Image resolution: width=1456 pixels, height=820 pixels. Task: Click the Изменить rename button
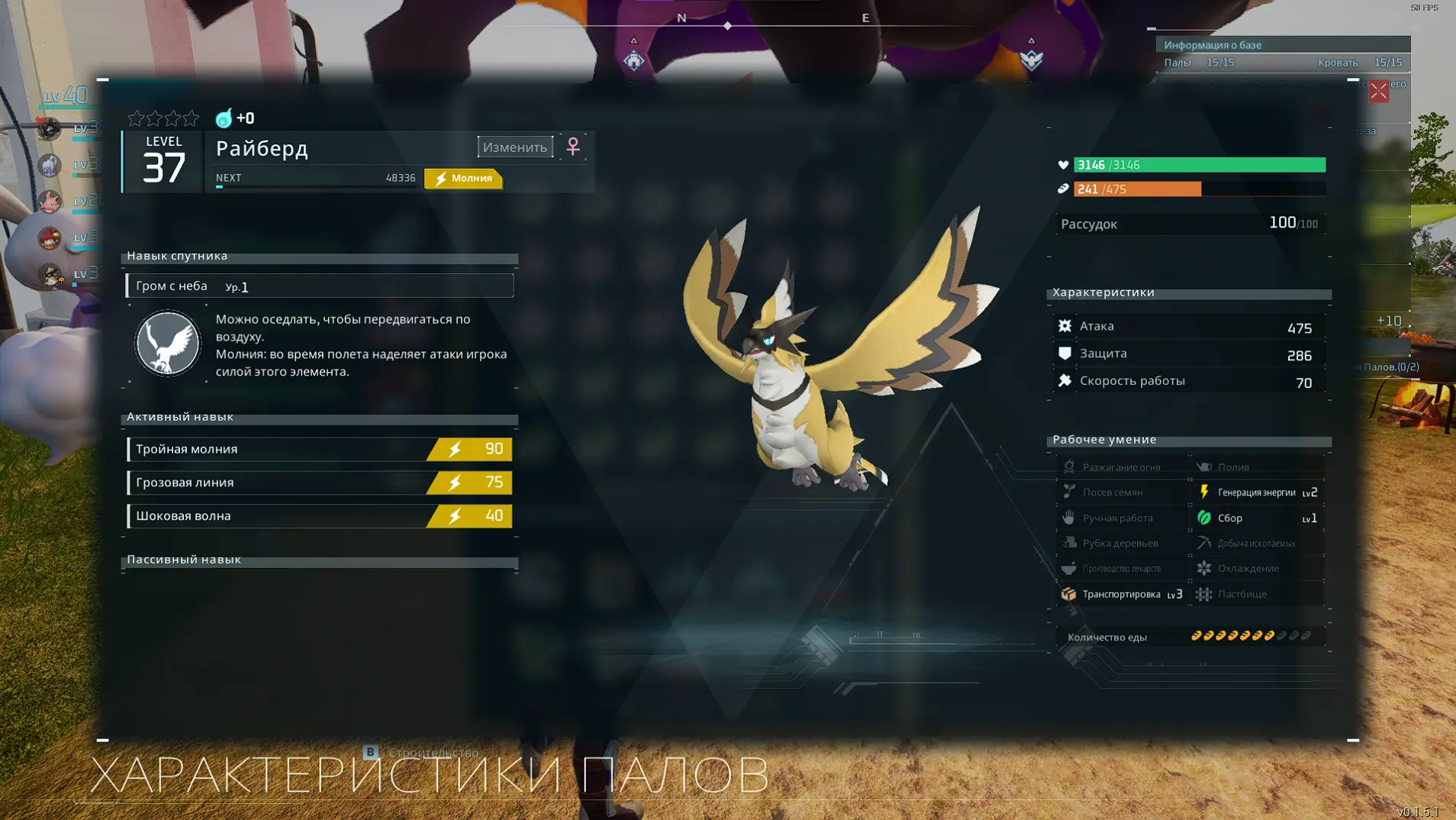click(515, 147)
